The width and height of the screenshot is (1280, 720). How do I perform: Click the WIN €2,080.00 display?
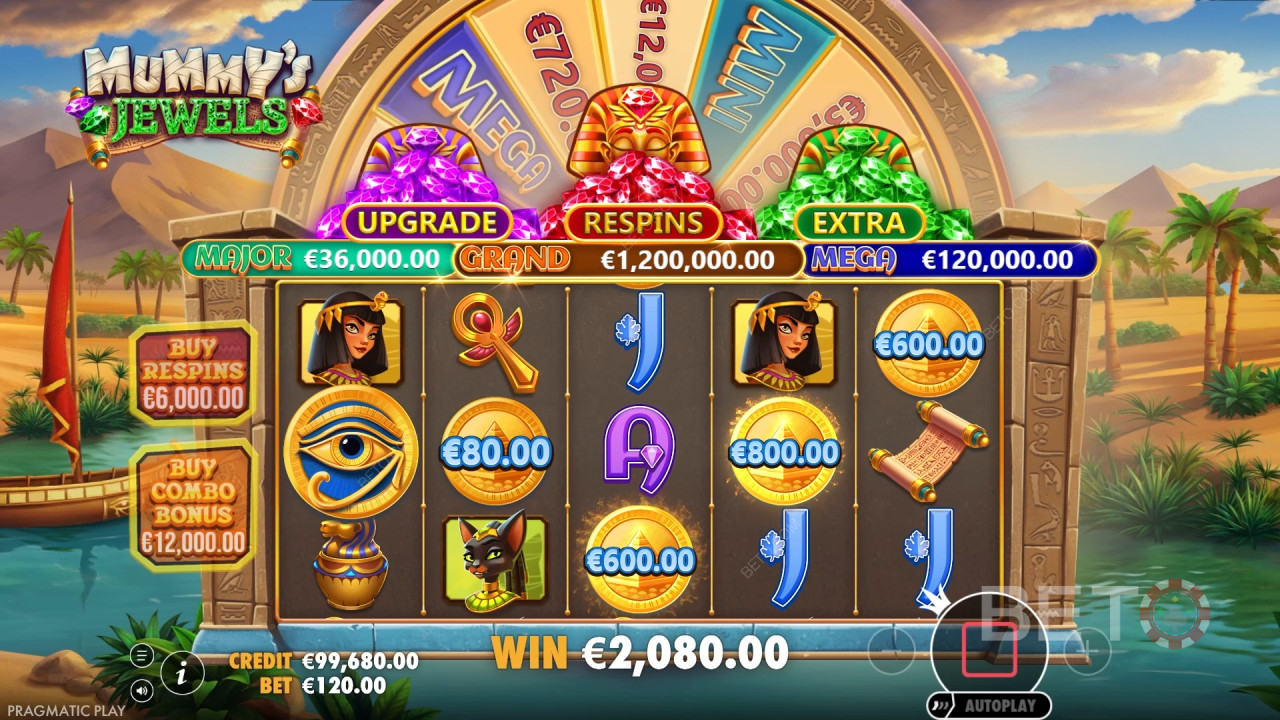pos(640,652)
